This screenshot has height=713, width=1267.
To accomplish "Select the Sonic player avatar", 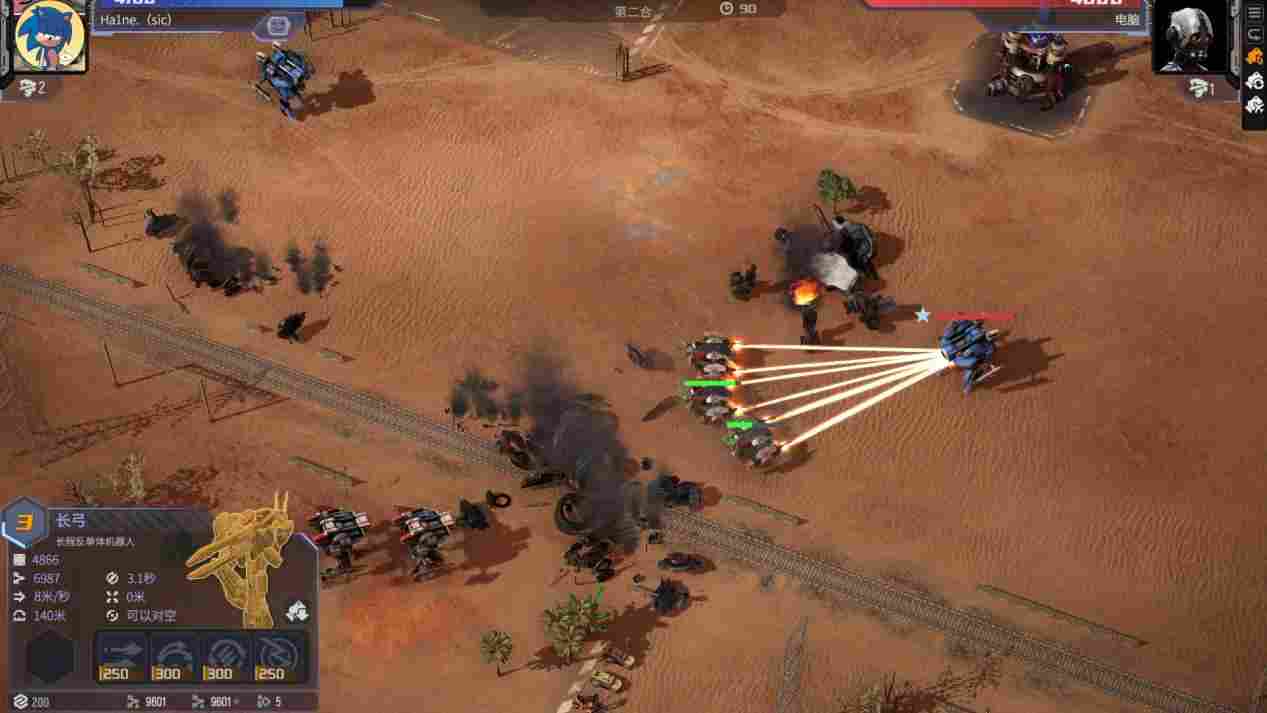I will pos(49,36).
